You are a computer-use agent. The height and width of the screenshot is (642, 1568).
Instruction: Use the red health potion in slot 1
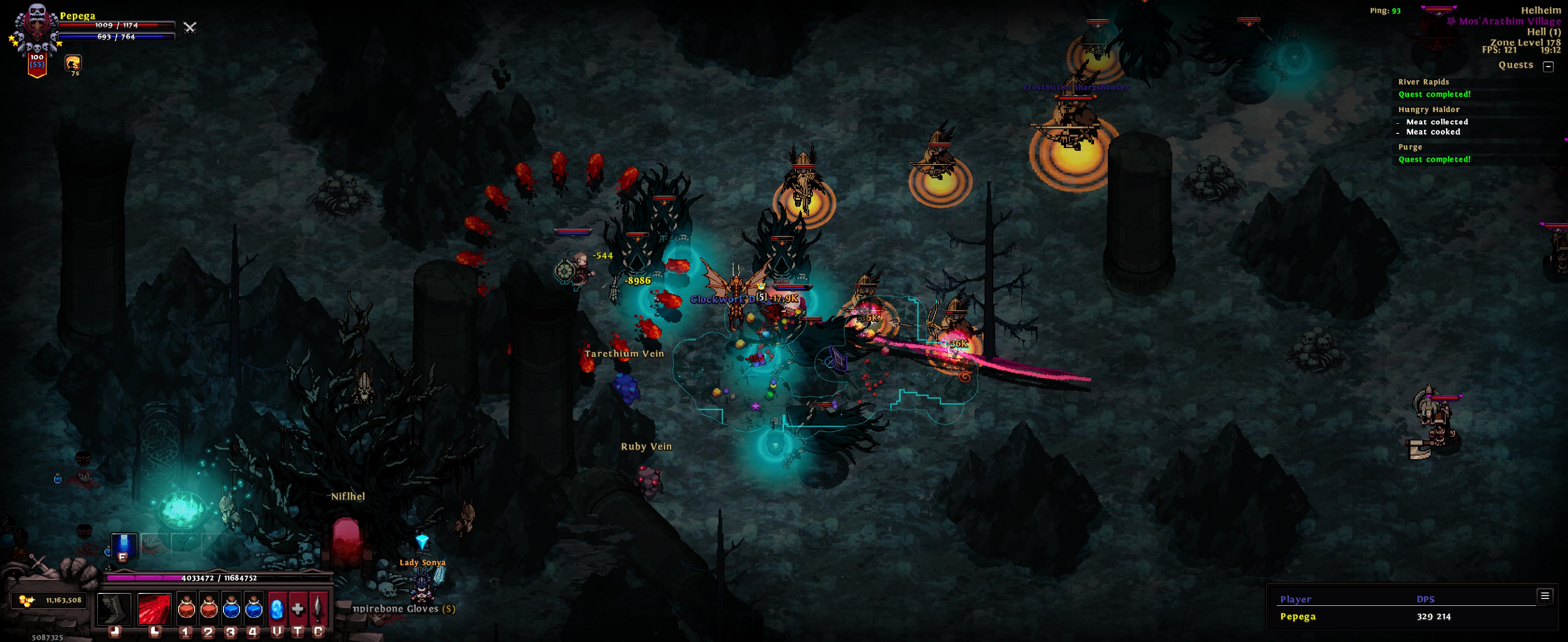[x=186, y=608]
